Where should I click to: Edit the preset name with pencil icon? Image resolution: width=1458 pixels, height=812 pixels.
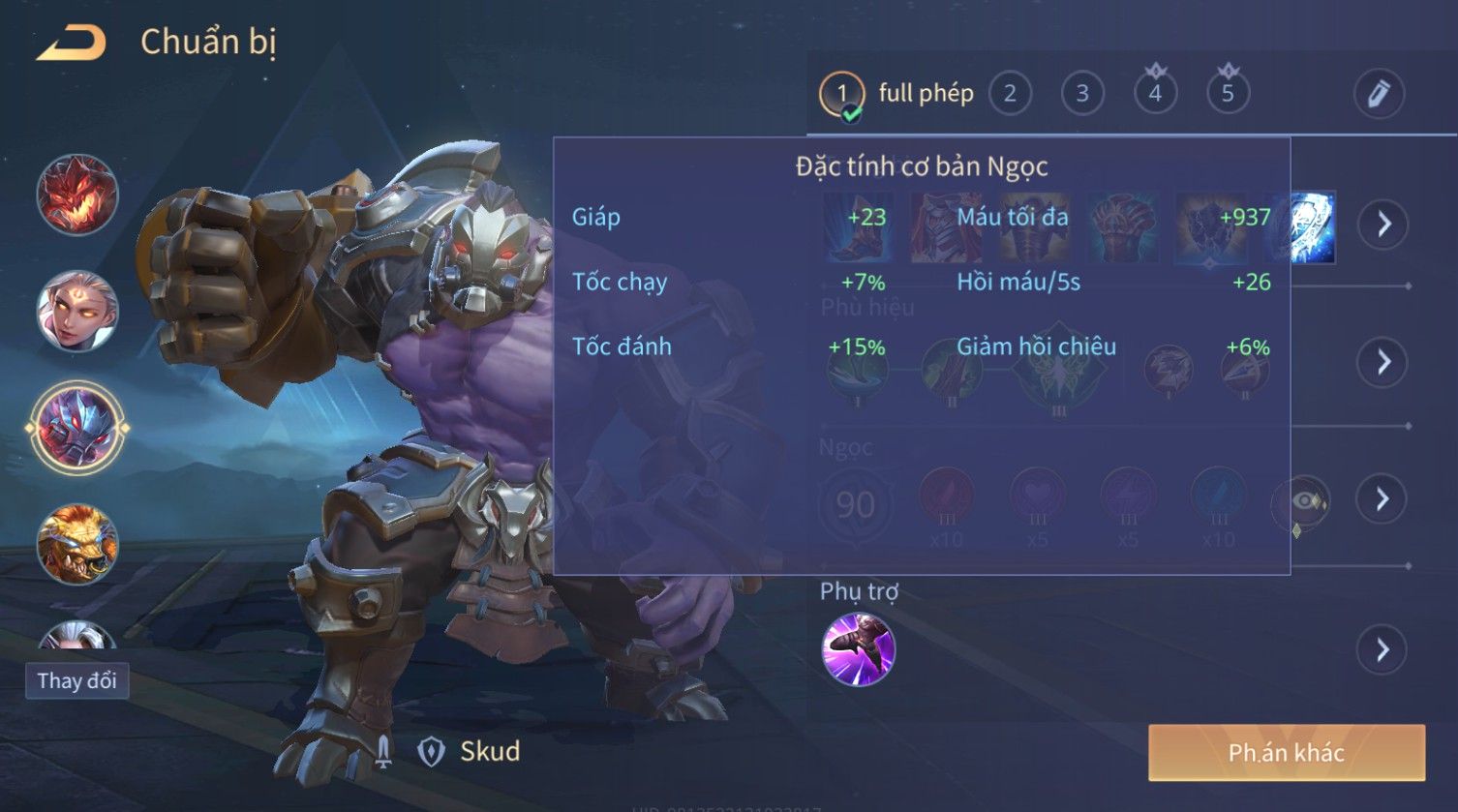[1378, 94]
